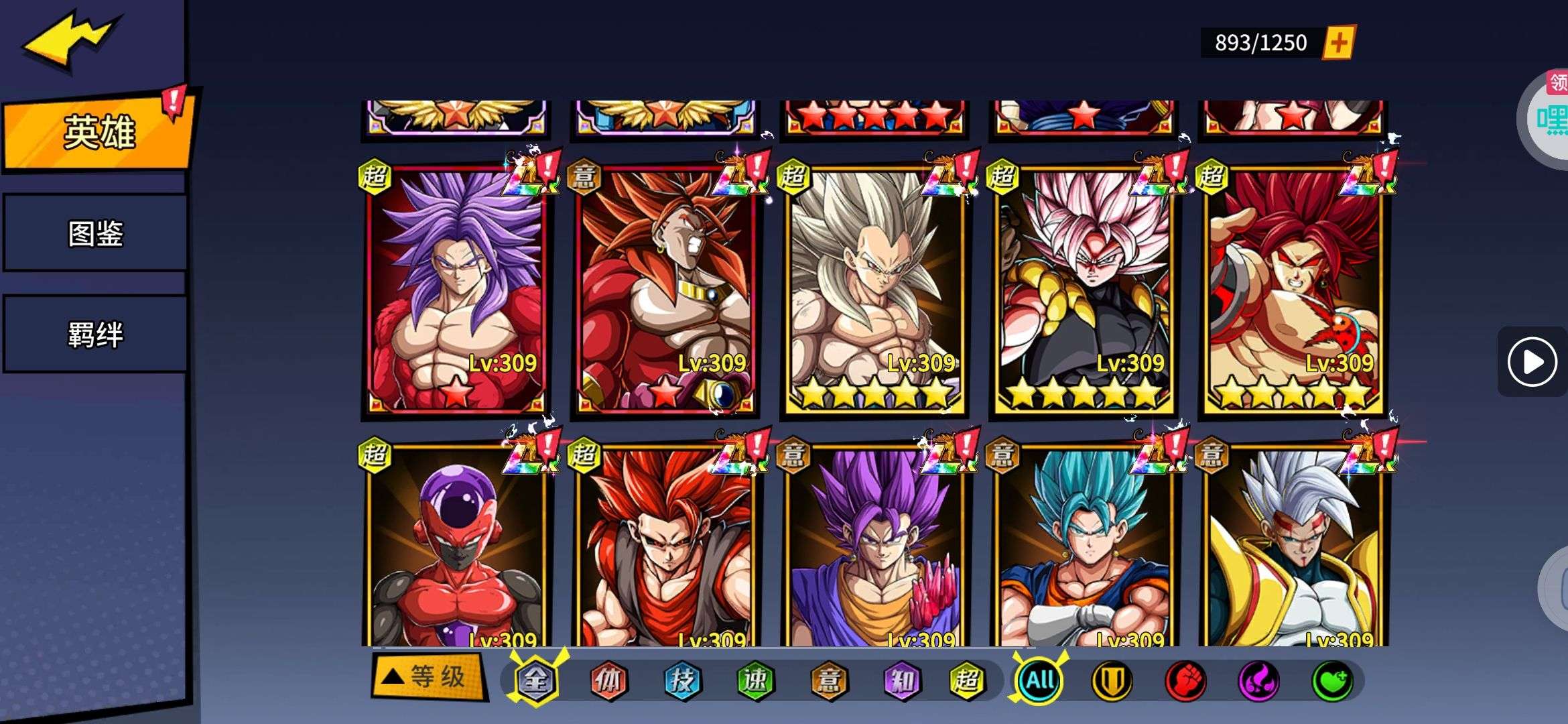Open the 英雄 heroes tab
Viewport: 1568px width, 724px height.
(99, 132)
